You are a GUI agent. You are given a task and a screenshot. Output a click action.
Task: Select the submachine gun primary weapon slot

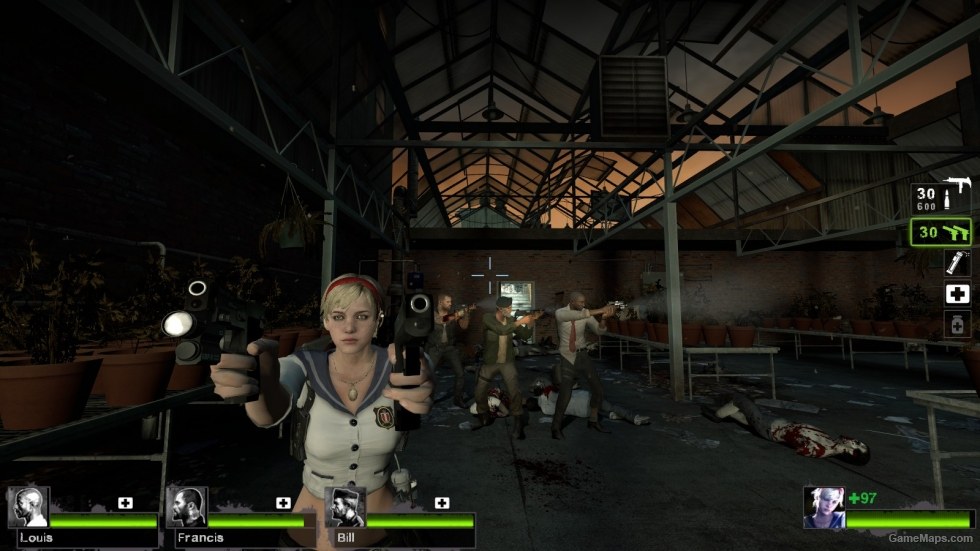pyautogui.click(x=942, y=197)
